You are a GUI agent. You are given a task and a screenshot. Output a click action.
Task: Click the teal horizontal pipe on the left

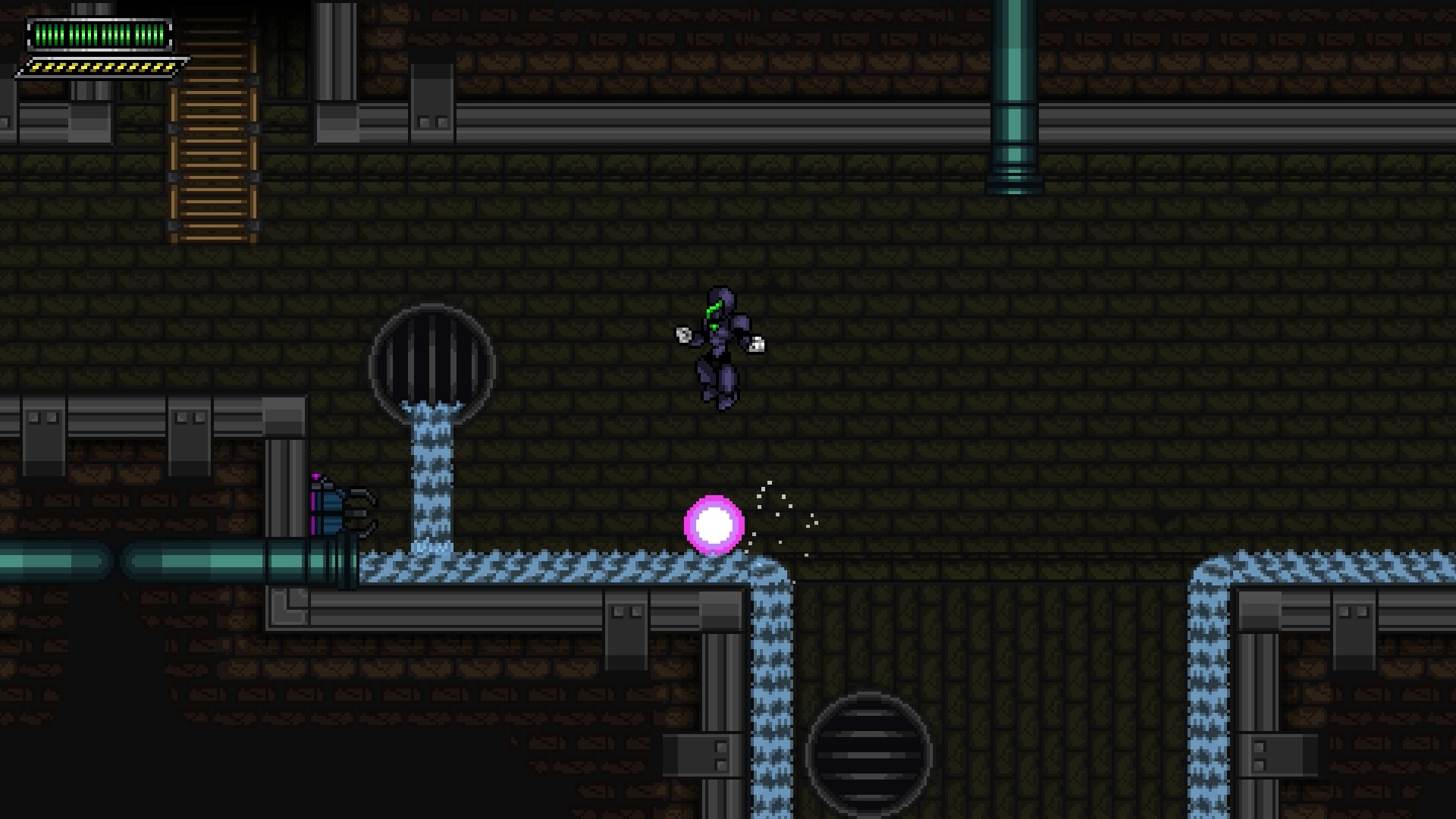[114, 560]
